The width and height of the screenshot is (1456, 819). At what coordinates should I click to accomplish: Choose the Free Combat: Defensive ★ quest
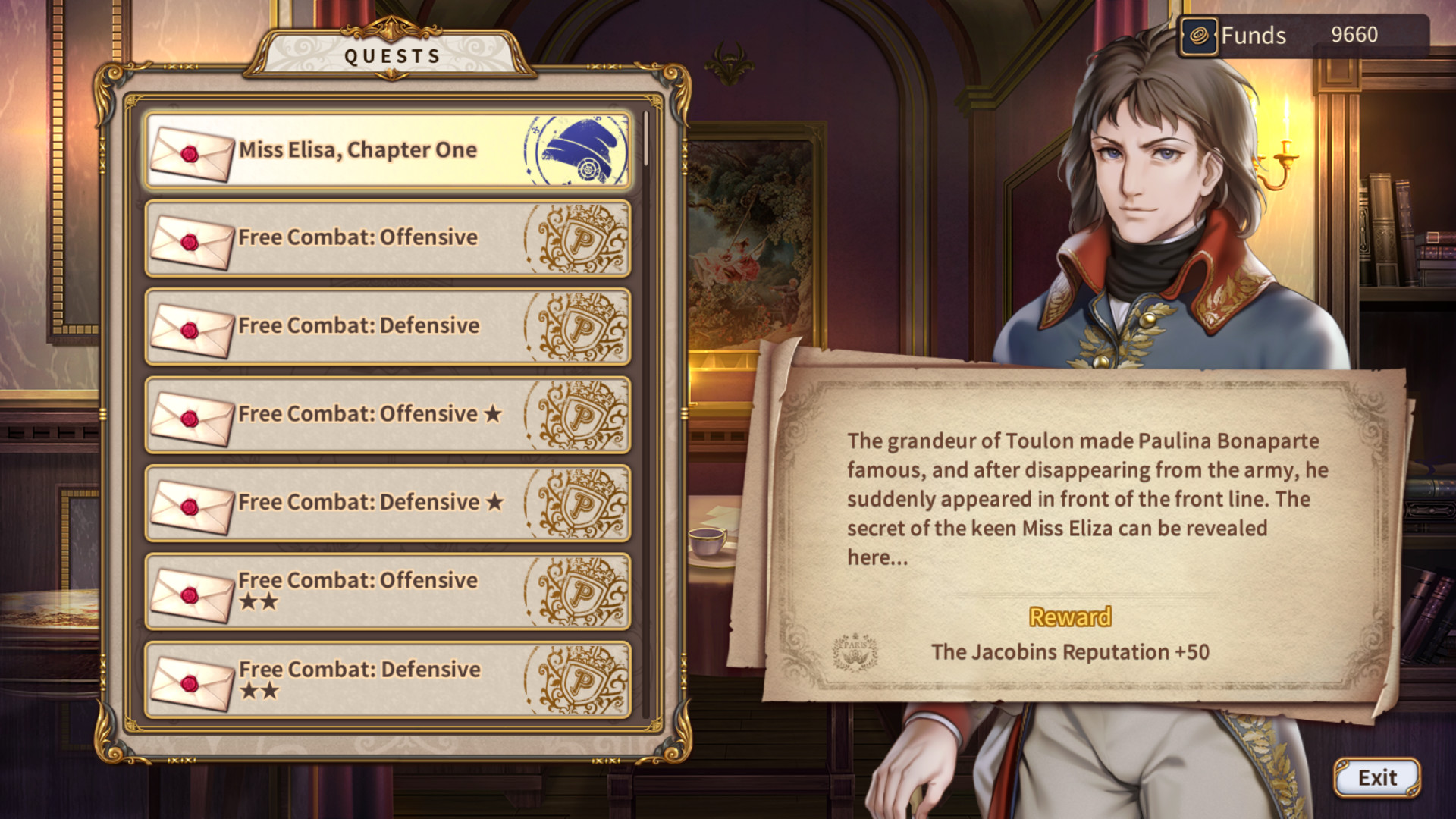(356, 502)
